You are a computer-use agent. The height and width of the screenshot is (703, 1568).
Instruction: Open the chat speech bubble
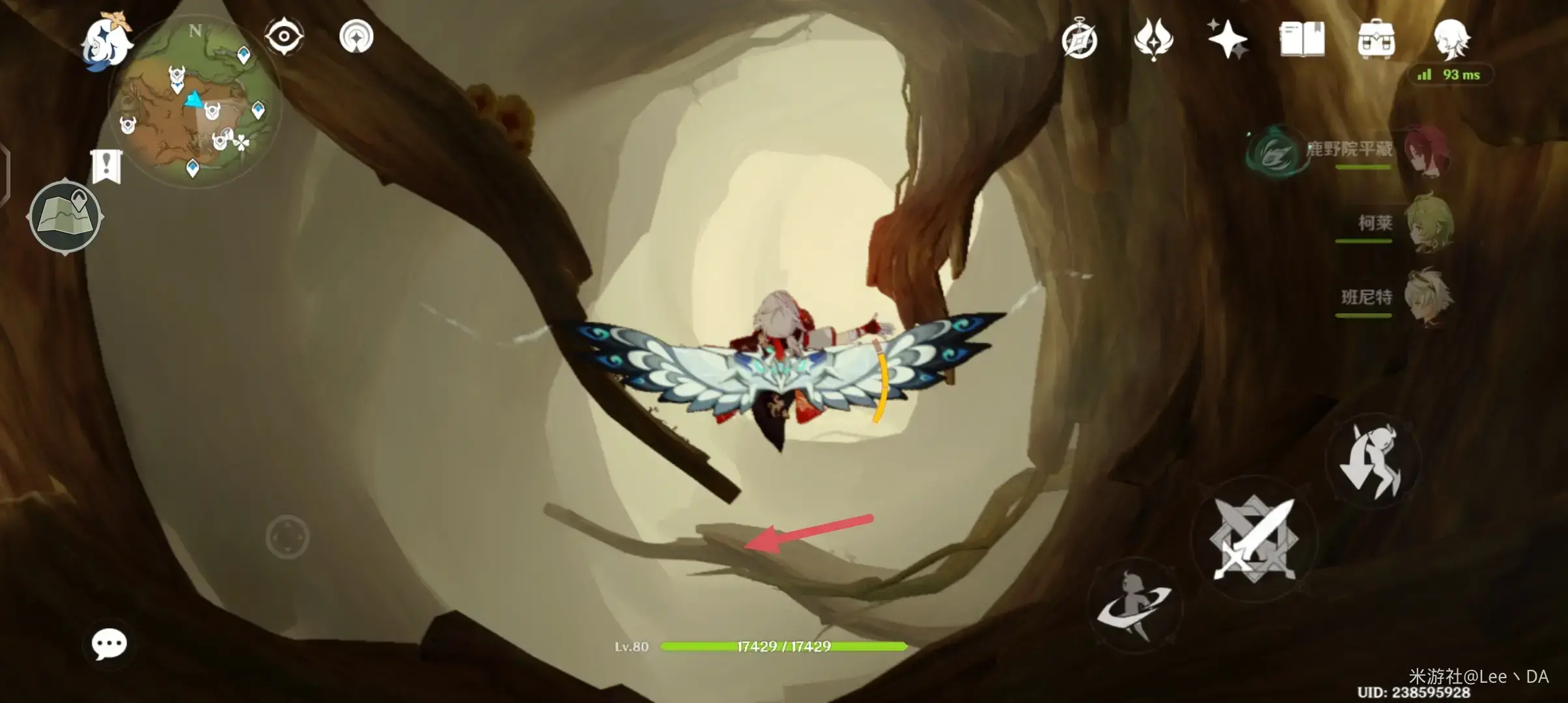[x=109, y=644]
